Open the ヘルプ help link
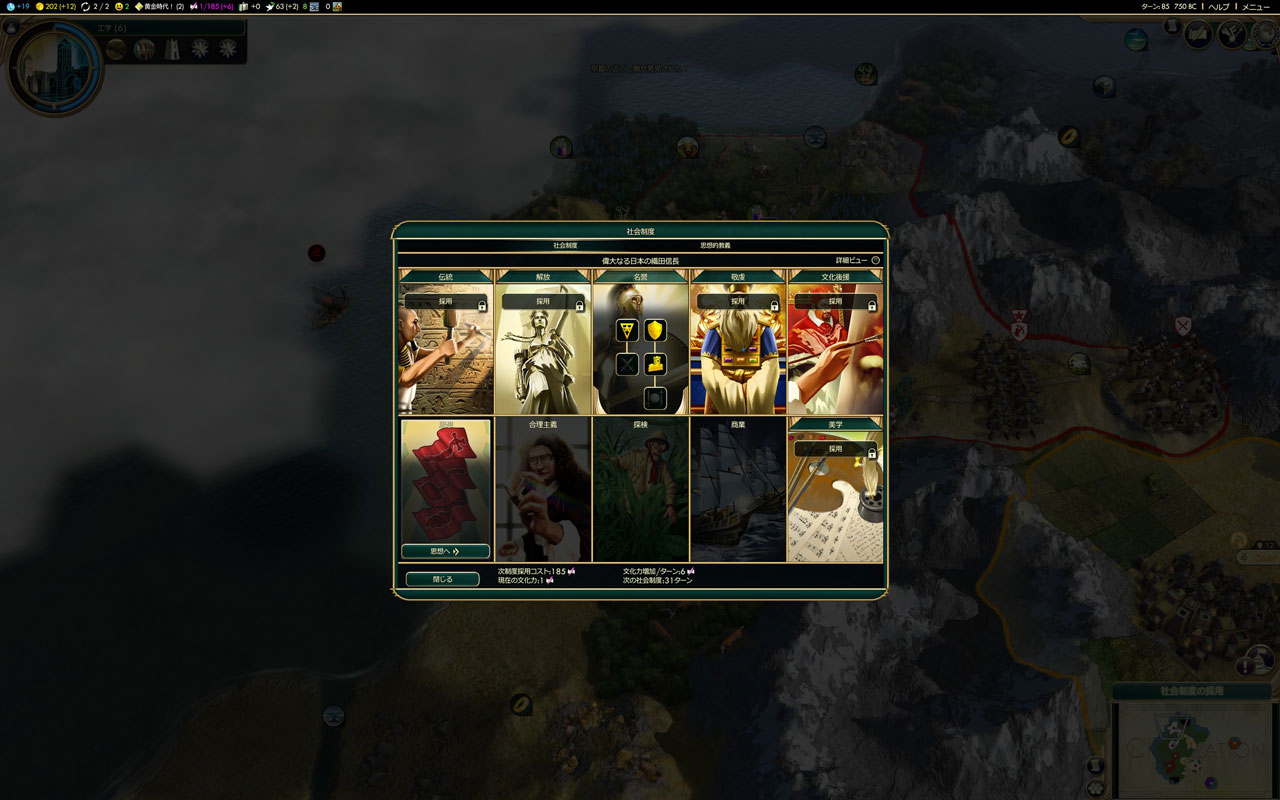The image size is (1280, 800). (x=1219, y=6)
